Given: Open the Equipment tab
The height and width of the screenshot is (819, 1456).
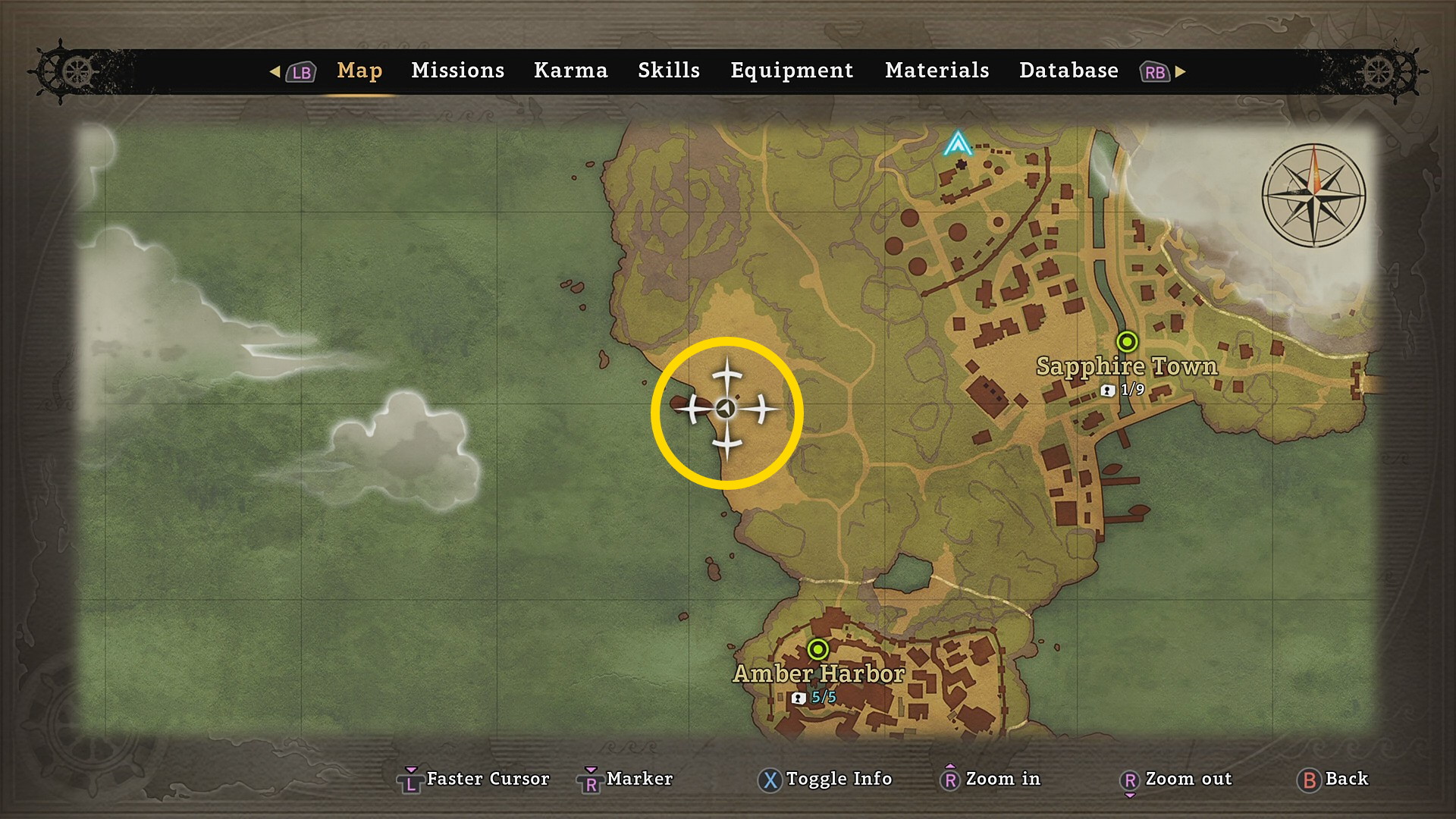Looking at the screenshot, I should click(792, 71).
